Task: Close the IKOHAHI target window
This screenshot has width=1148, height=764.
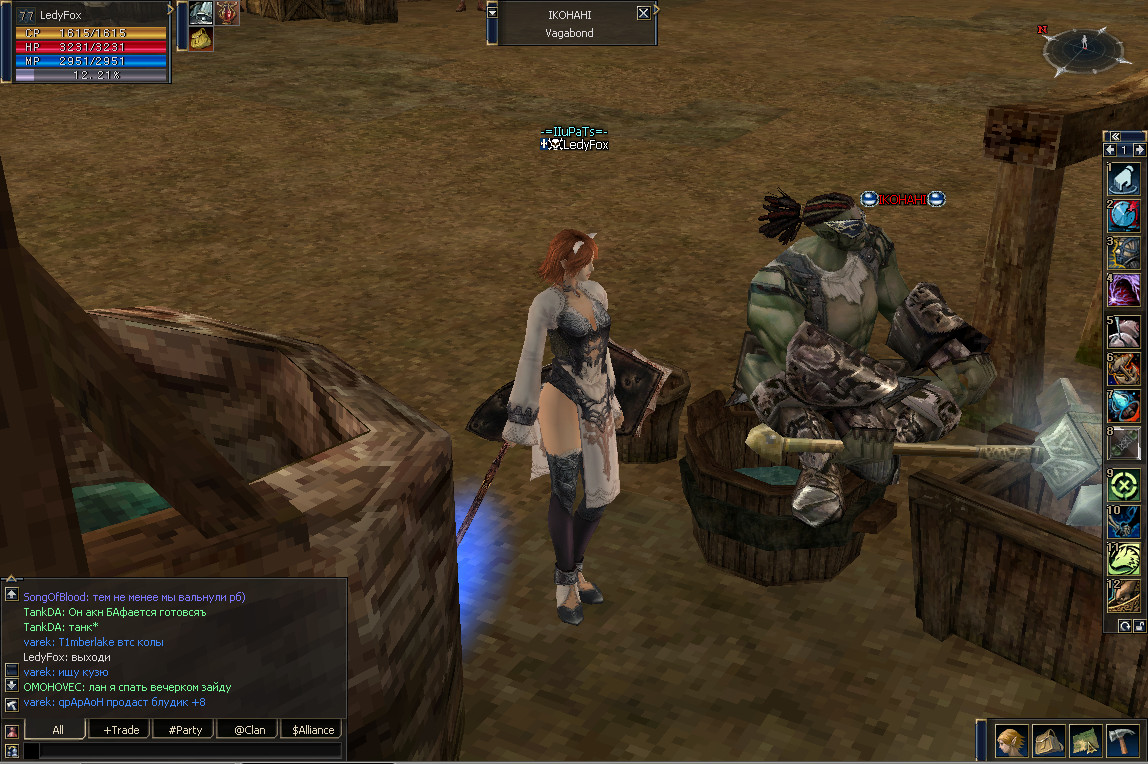Action: pos(643,13)
